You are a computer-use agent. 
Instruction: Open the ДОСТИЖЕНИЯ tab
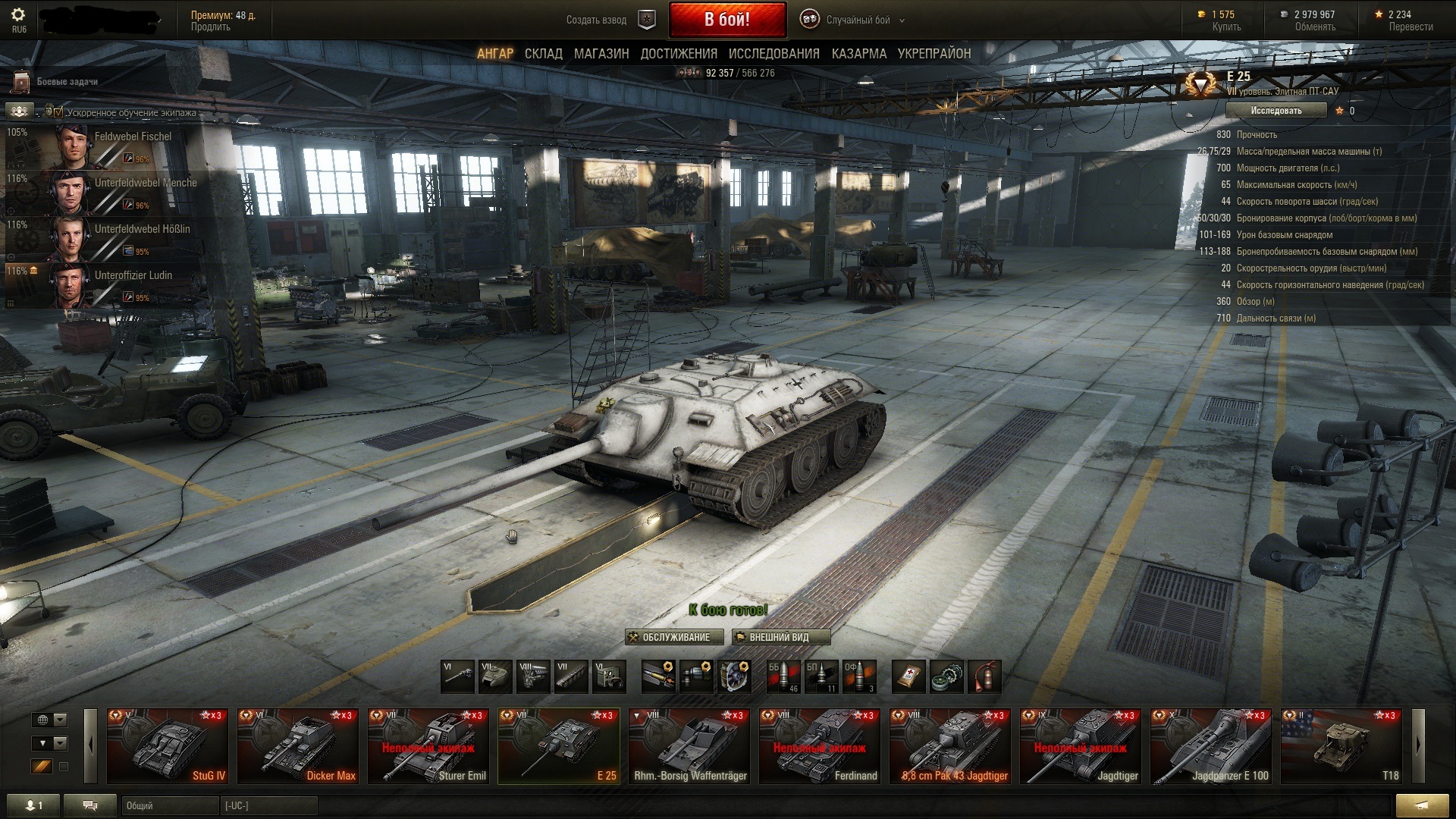coord(679,54)
